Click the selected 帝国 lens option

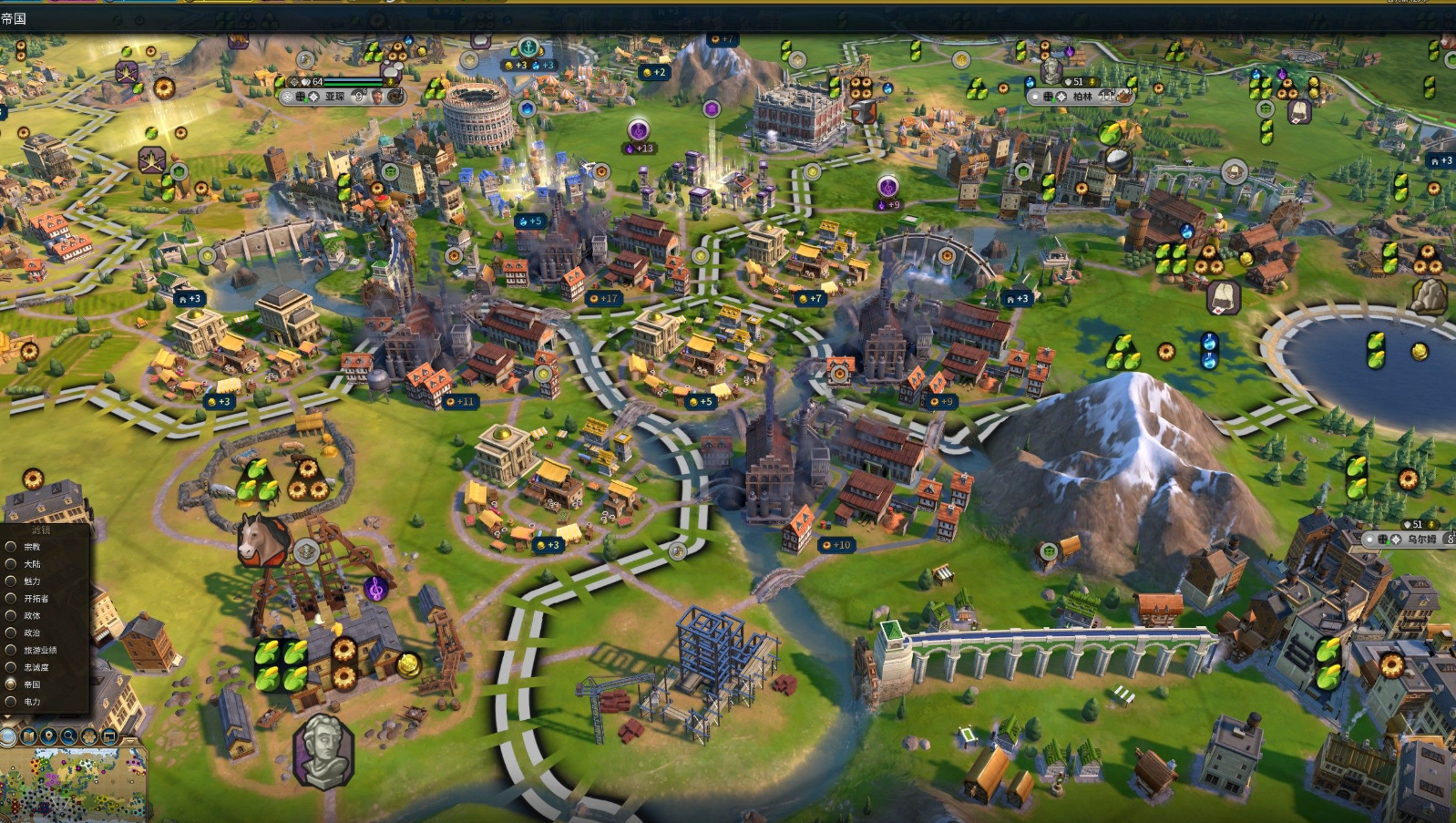[x=12, y=684]
